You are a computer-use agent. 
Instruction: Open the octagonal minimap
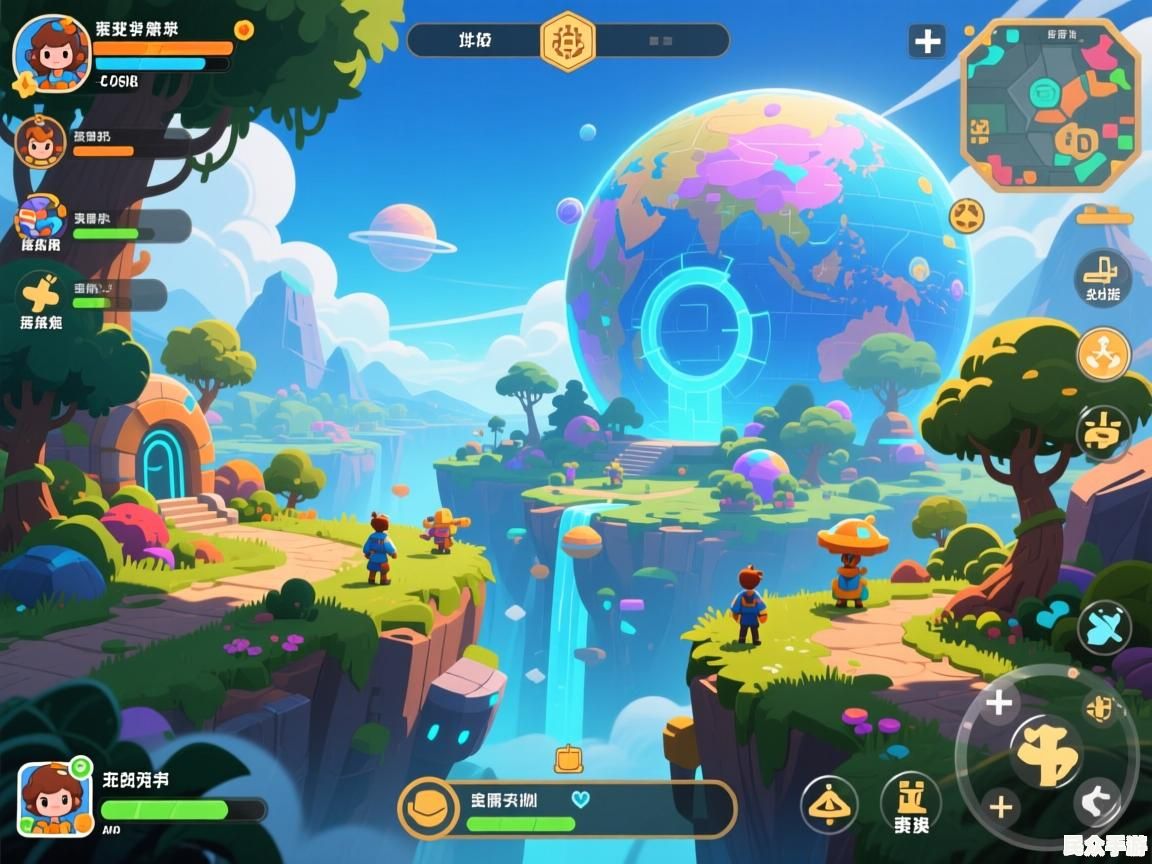pos(1050,106)
